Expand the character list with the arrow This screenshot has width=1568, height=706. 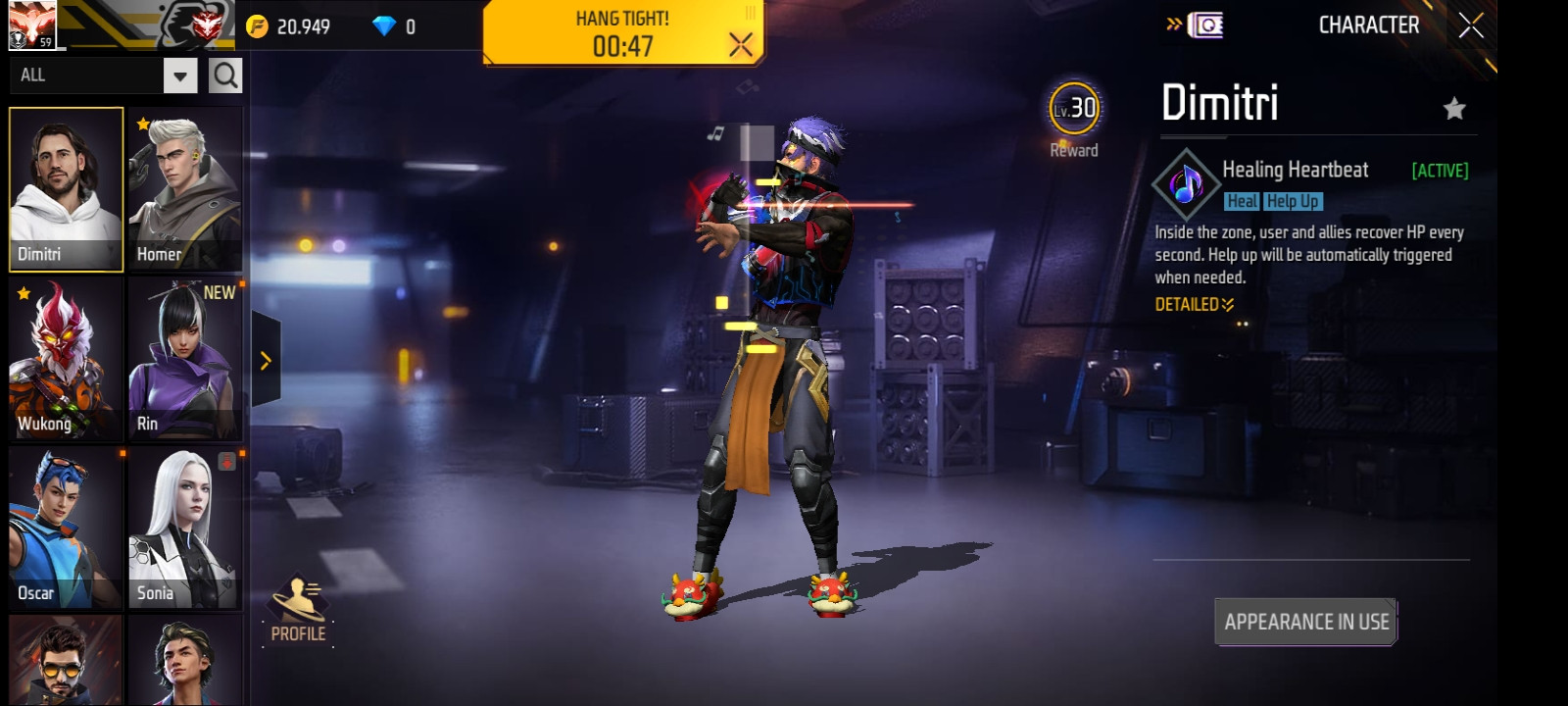coord(266,361)
